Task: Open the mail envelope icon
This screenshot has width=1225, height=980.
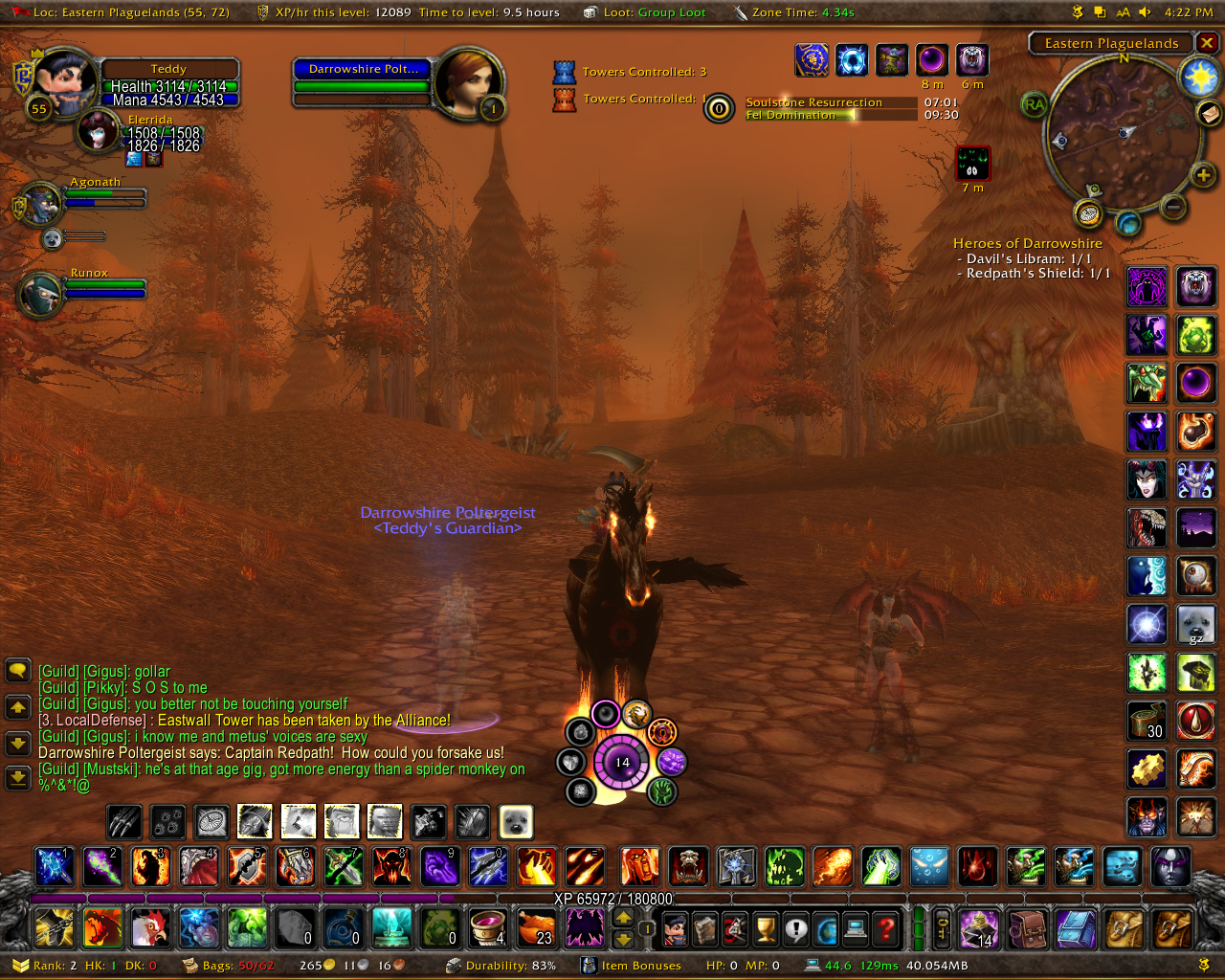Action: (1209, 114)
